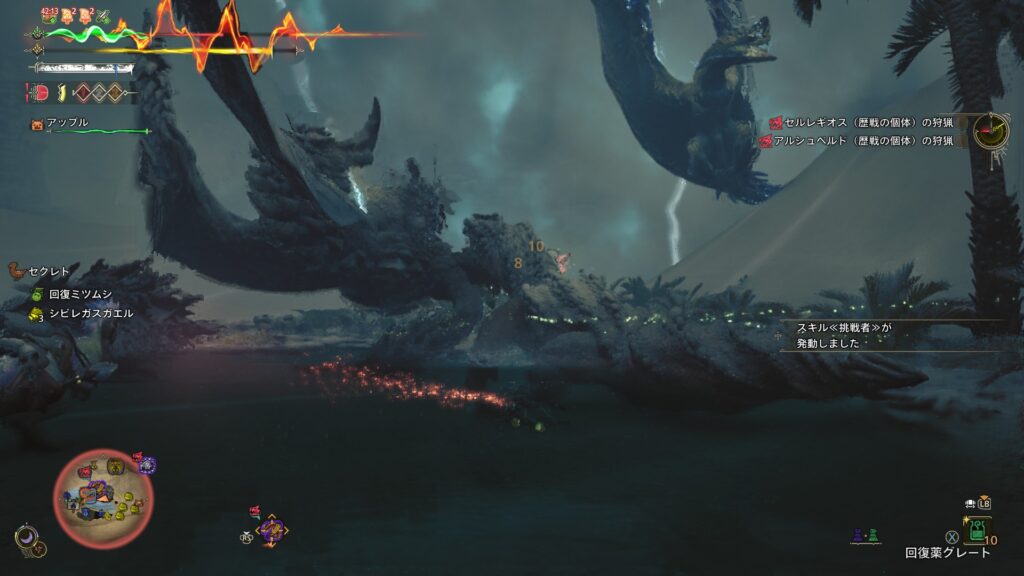Open the circular minimap
The image size is (1024, 576).
click(102, 497)
